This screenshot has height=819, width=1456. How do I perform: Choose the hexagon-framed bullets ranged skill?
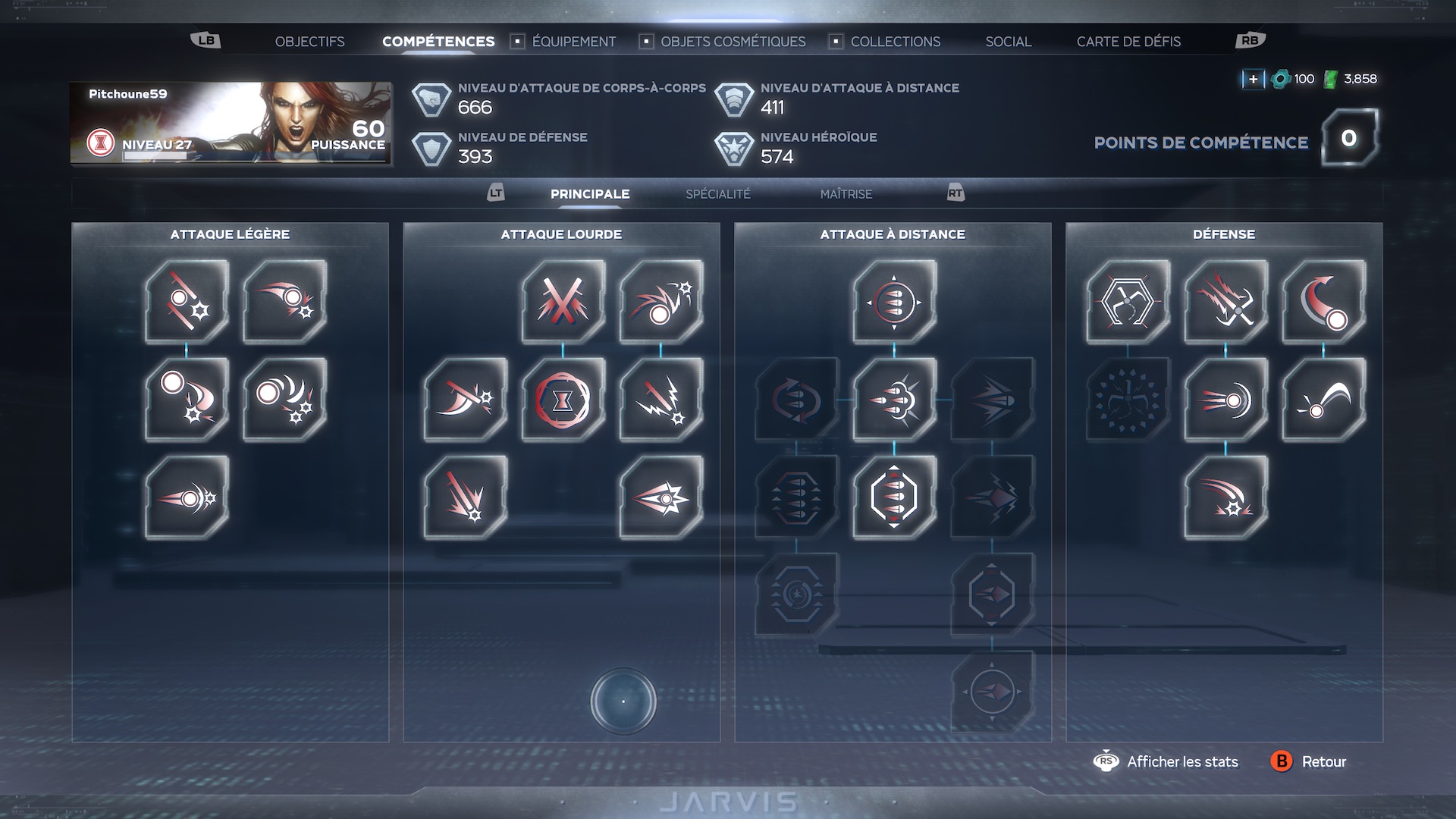(x=894, y=497)
